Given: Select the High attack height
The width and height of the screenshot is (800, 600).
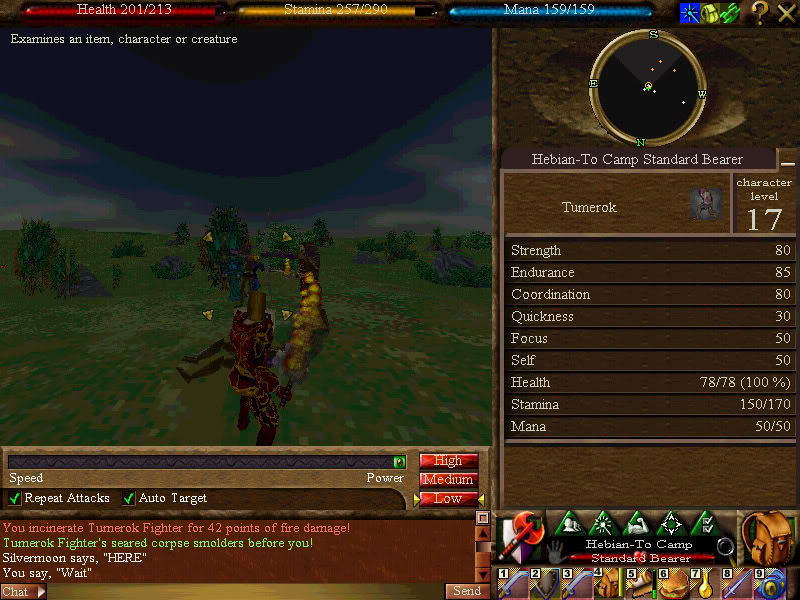Looking at the screenshot, I should click(448, 461).
